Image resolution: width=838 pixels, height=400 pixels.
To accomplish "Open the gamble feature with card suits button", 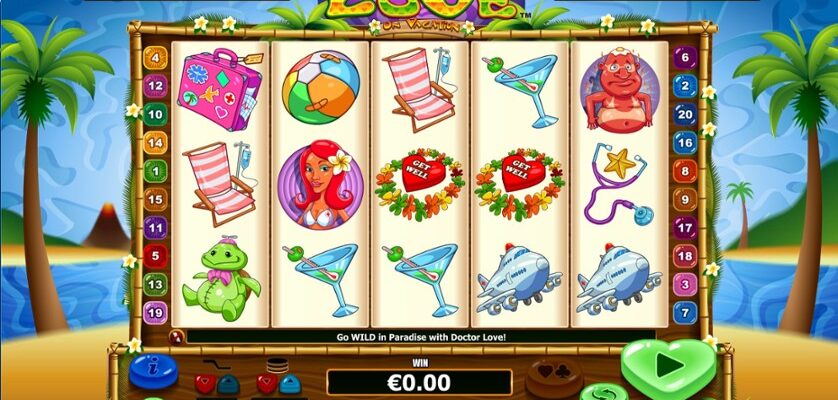I will point(552,374).
